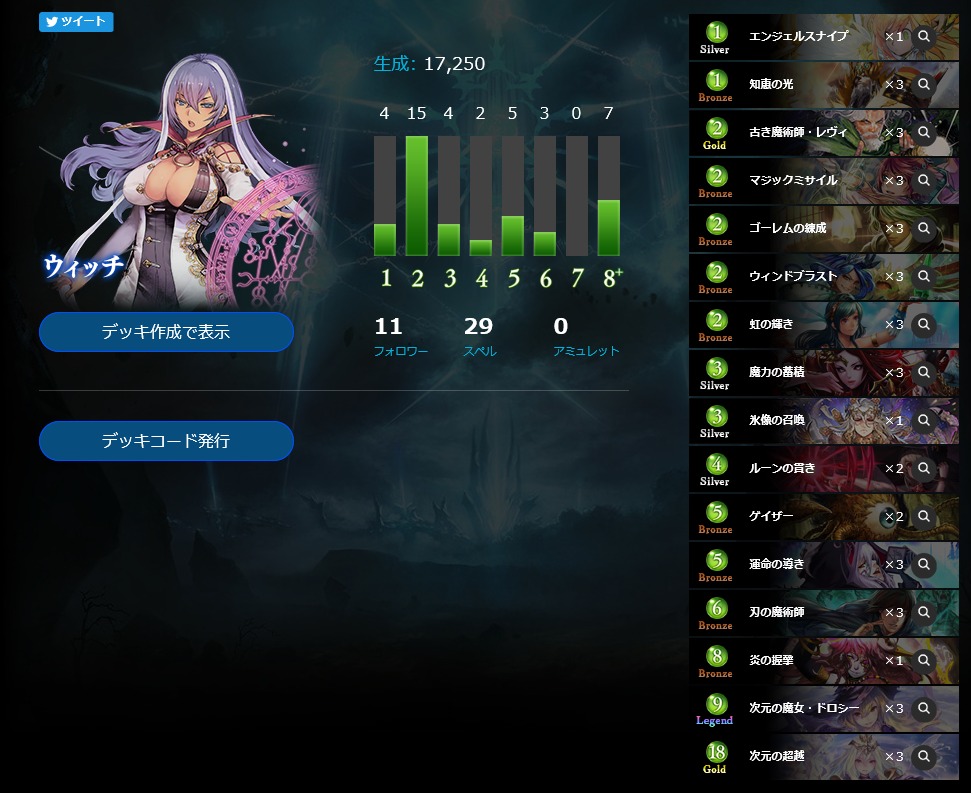Click the magnifier next to 次元の超越

point(924,757)
